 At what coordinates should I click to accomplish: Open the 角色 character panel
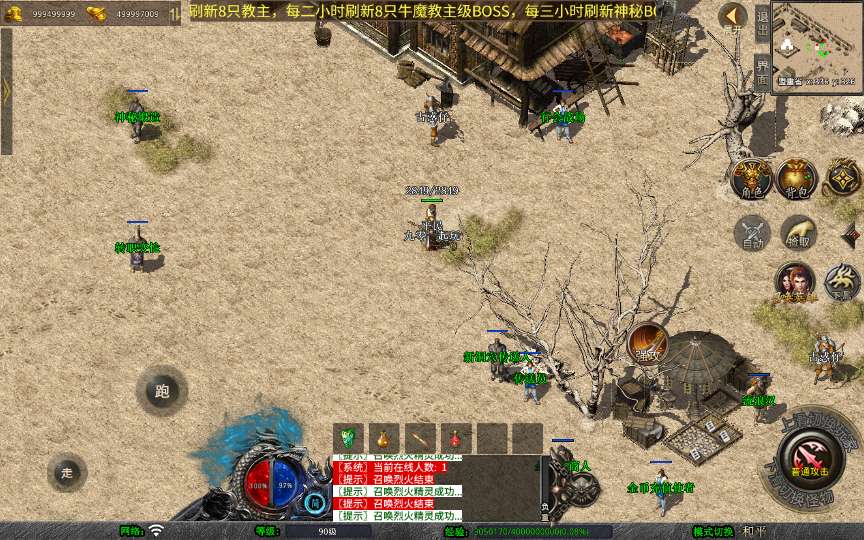pos(751,178)
